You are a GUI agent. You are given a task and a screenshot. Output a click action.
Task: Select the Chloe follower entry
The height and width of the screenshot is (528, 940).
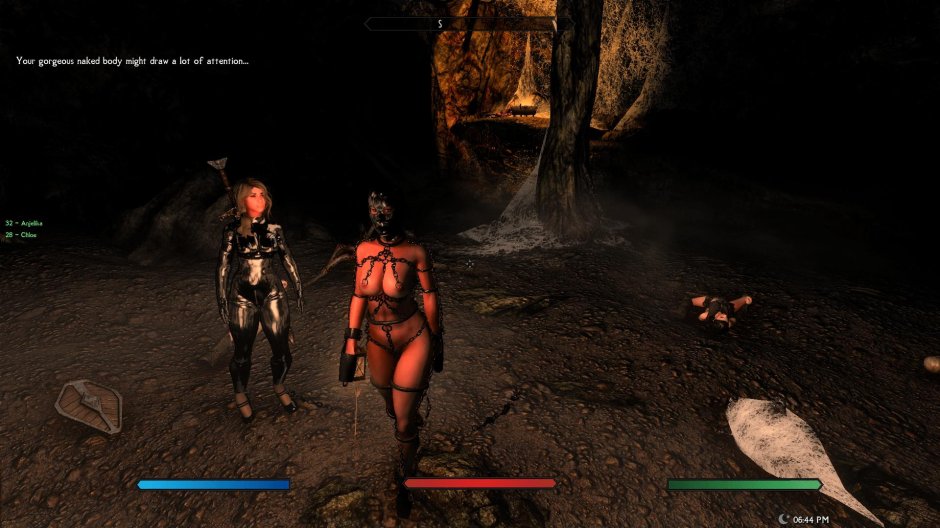[21, 235]
